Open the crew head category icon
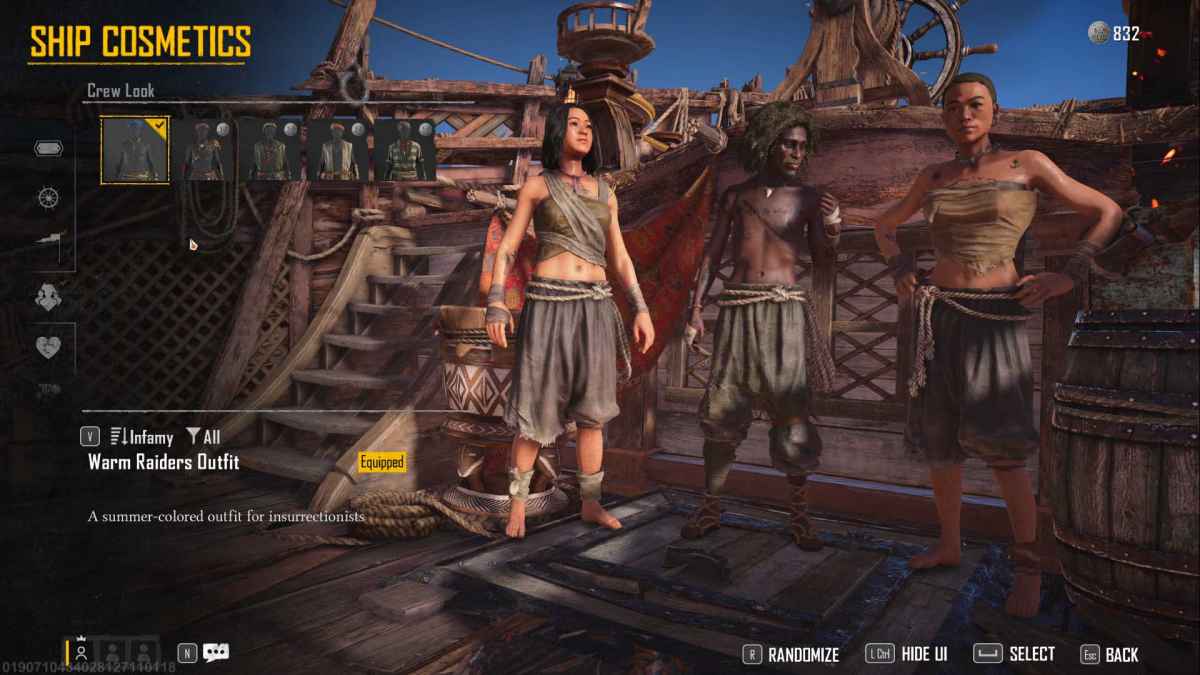The image size is (1200, 675). (49, 297)
